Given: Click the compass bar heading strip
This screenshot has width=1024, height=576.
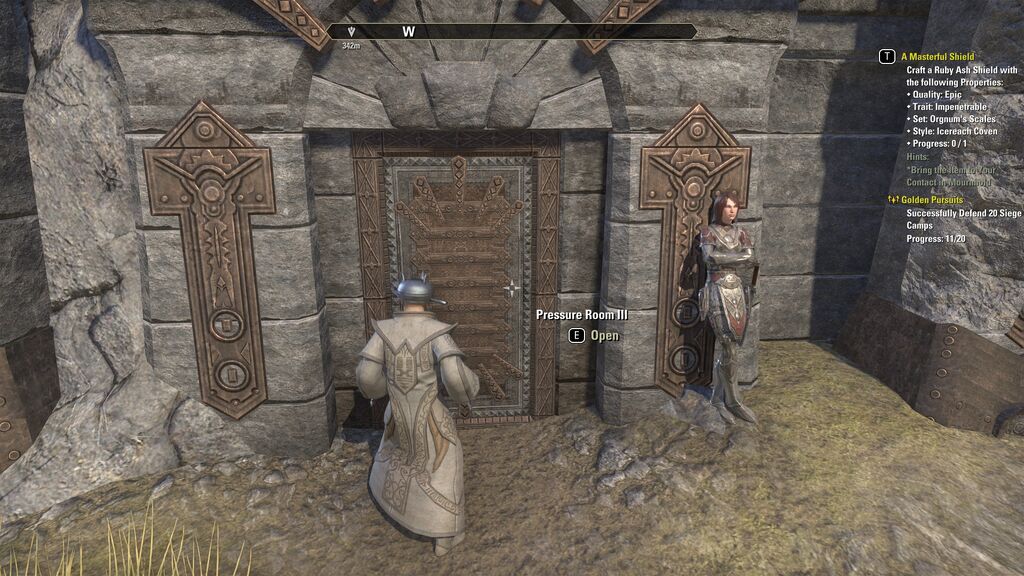Looking at the screenshot, I should coord(512,32).
